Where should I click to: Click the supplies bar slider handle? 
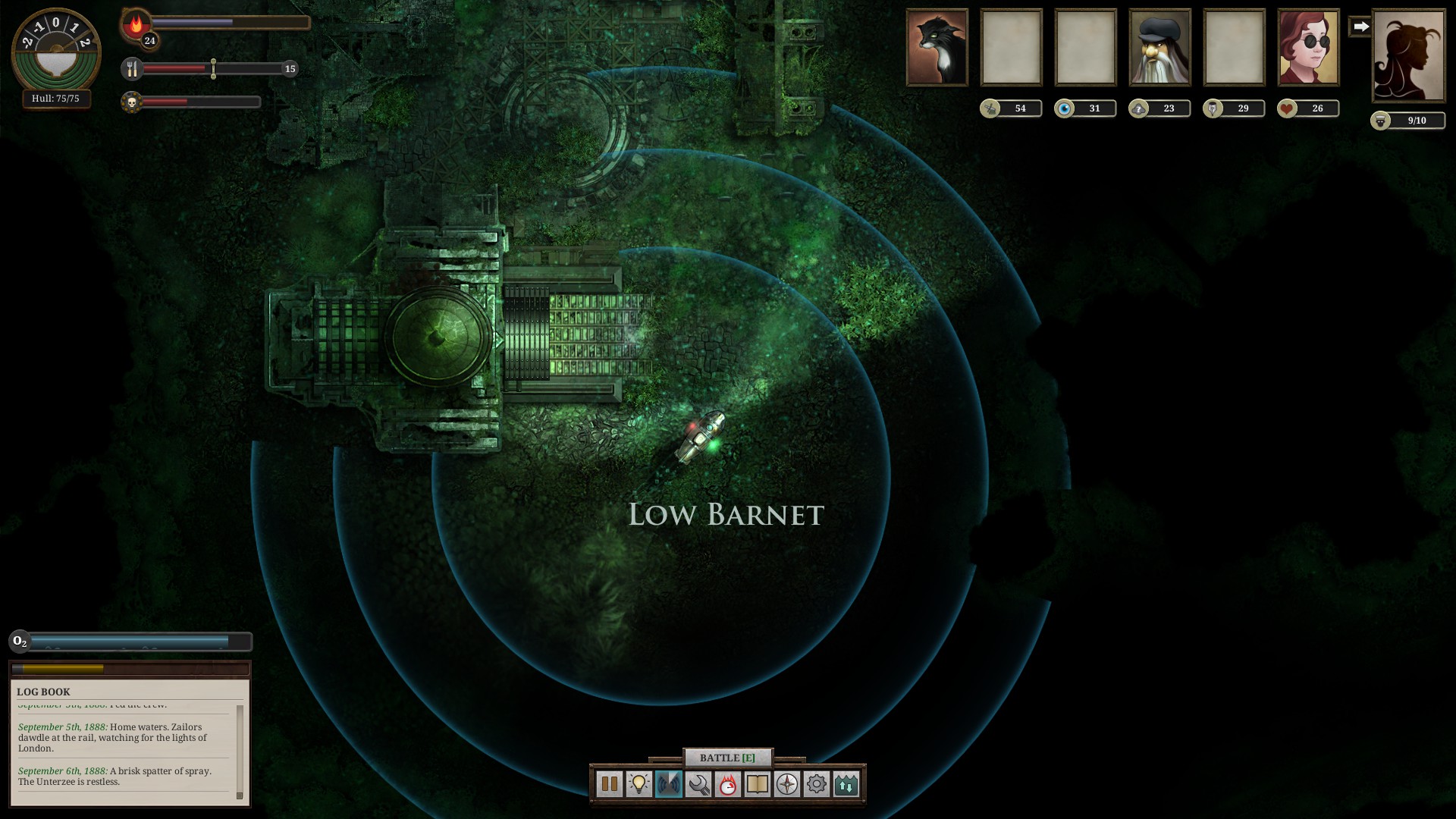pos(214,68)
